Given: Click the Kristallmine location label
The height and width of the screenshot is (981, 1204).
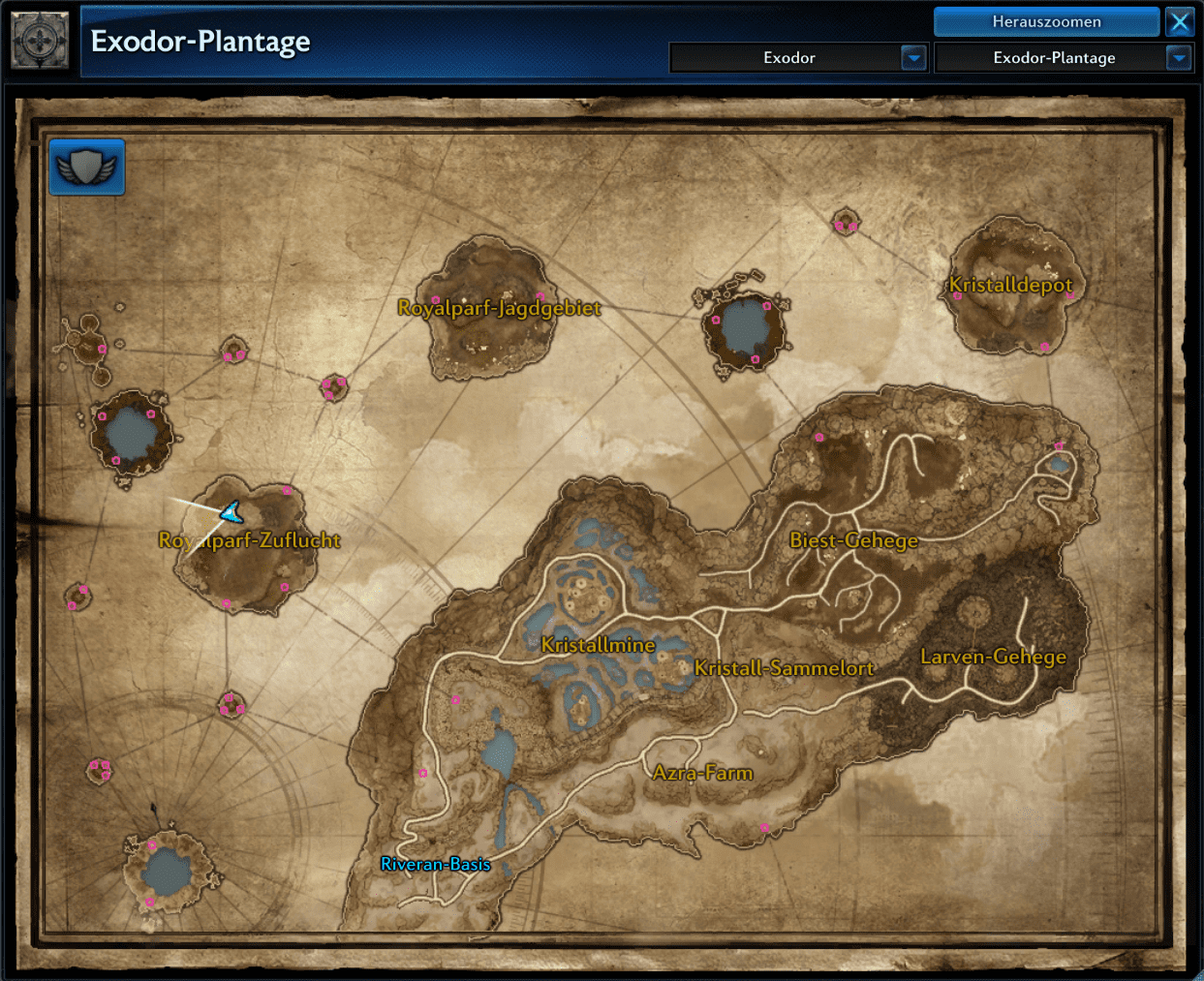Looking at the screenshot, I should click(598, 645).
